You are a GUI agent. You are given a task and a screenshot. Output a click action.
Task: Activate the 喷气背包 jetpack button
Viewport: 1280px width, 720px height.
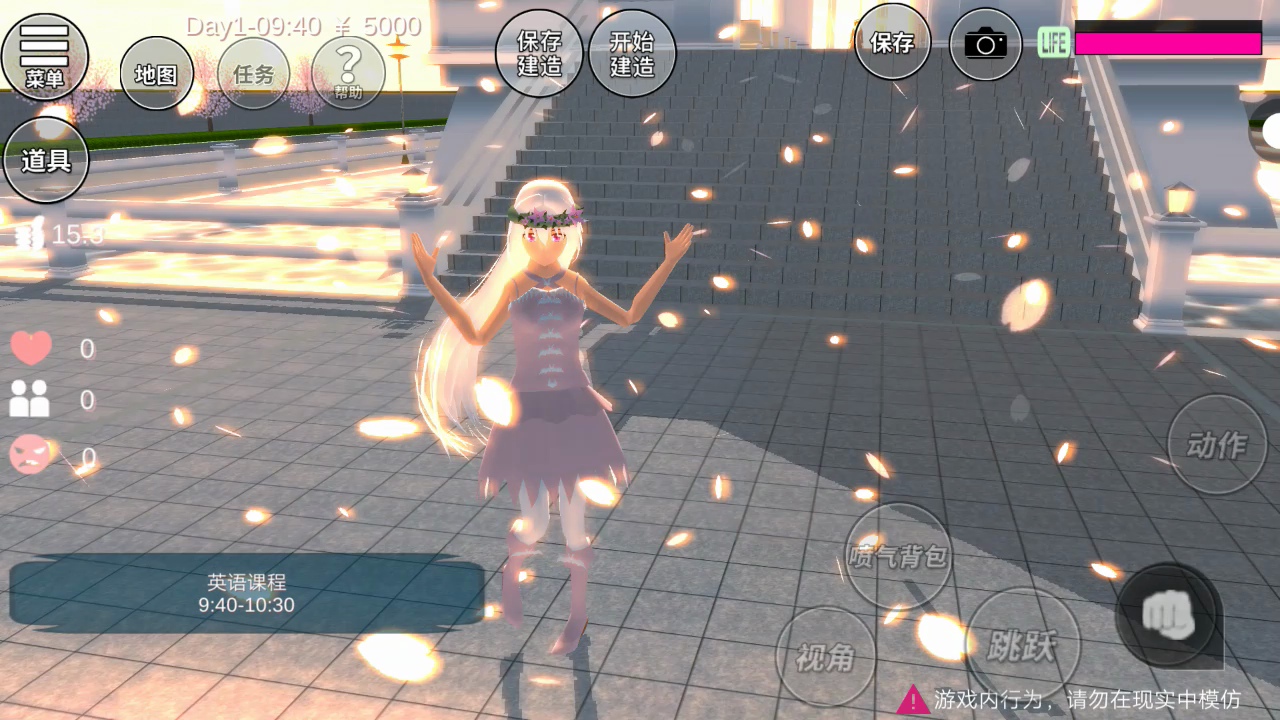tap(898, 556)
